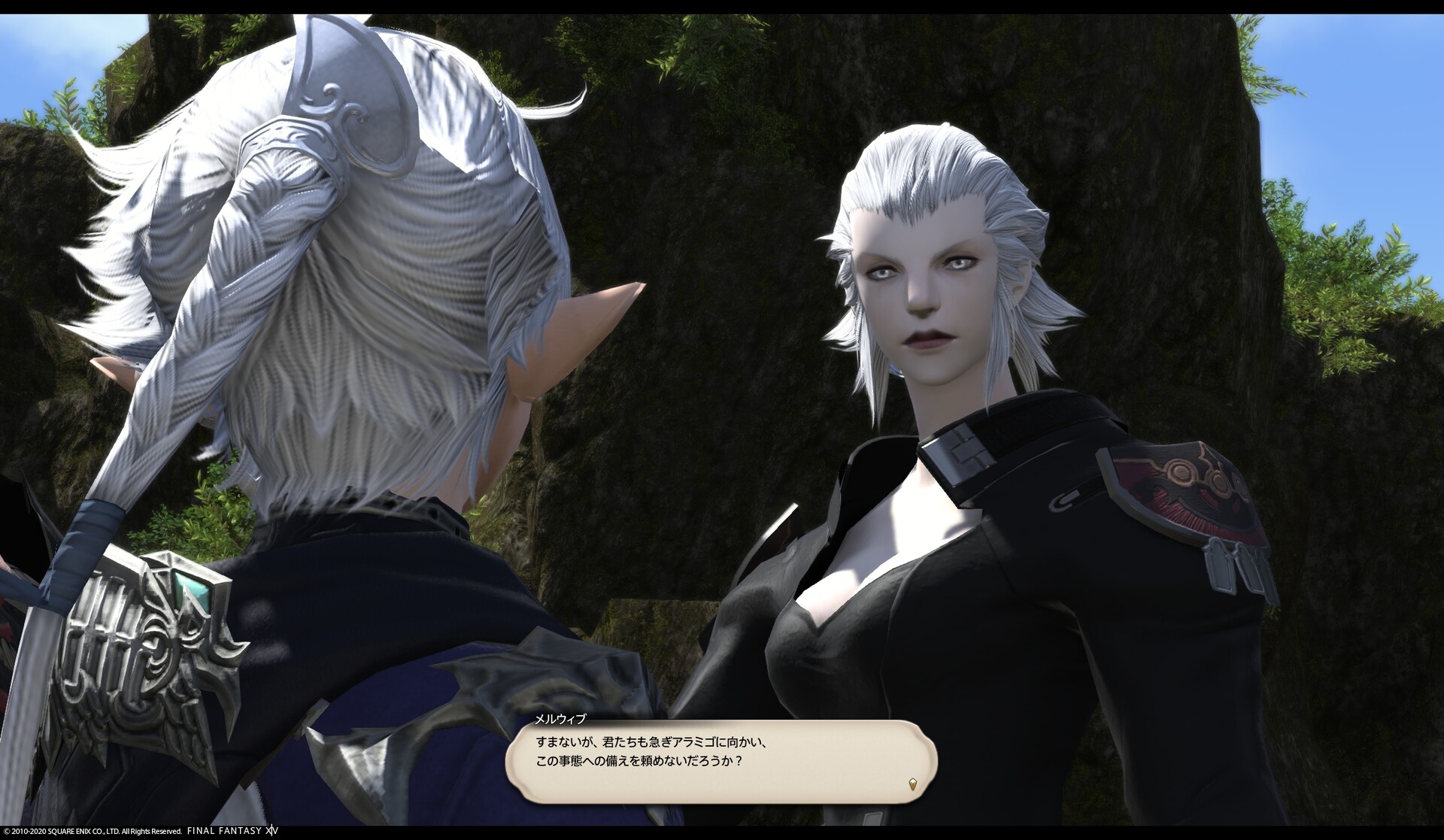This screenshot has height=840, width=1444.
Task: Click the FINAL FANTASY XIV logo text
Action: point(235,831)
